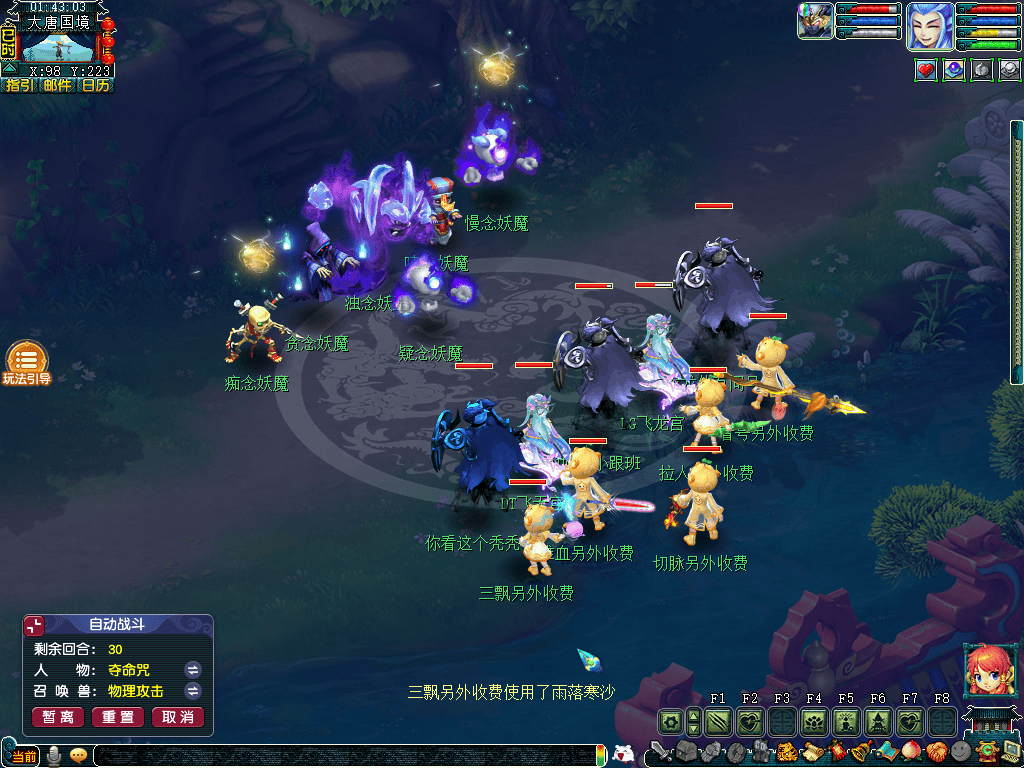Viewport: 1024px width, 768px height.
Task: Activate the microphone voice icon
Action: click(x=56, y=755)
